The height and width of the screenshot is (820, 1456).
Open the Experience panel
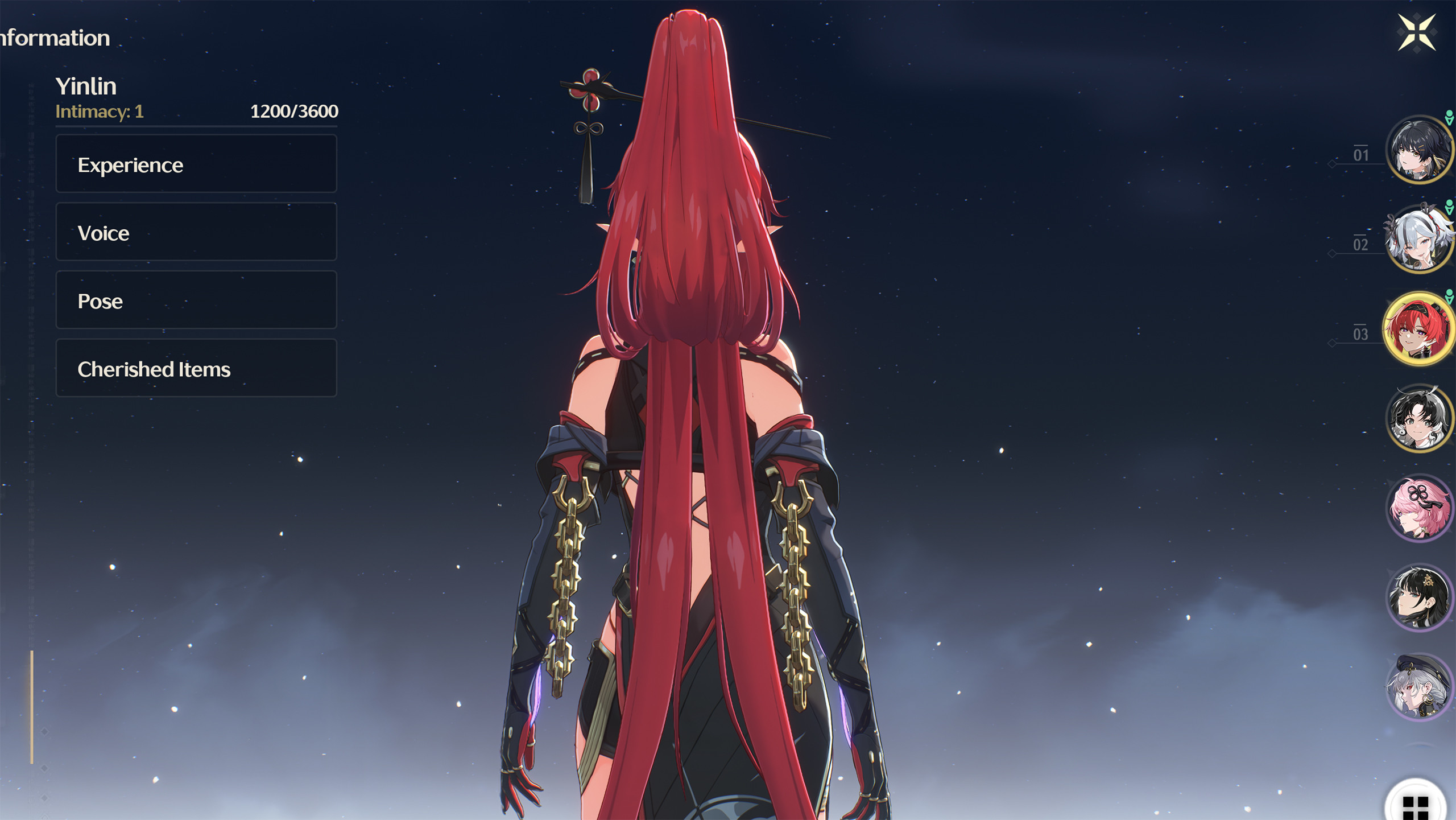tap(195, 164)
